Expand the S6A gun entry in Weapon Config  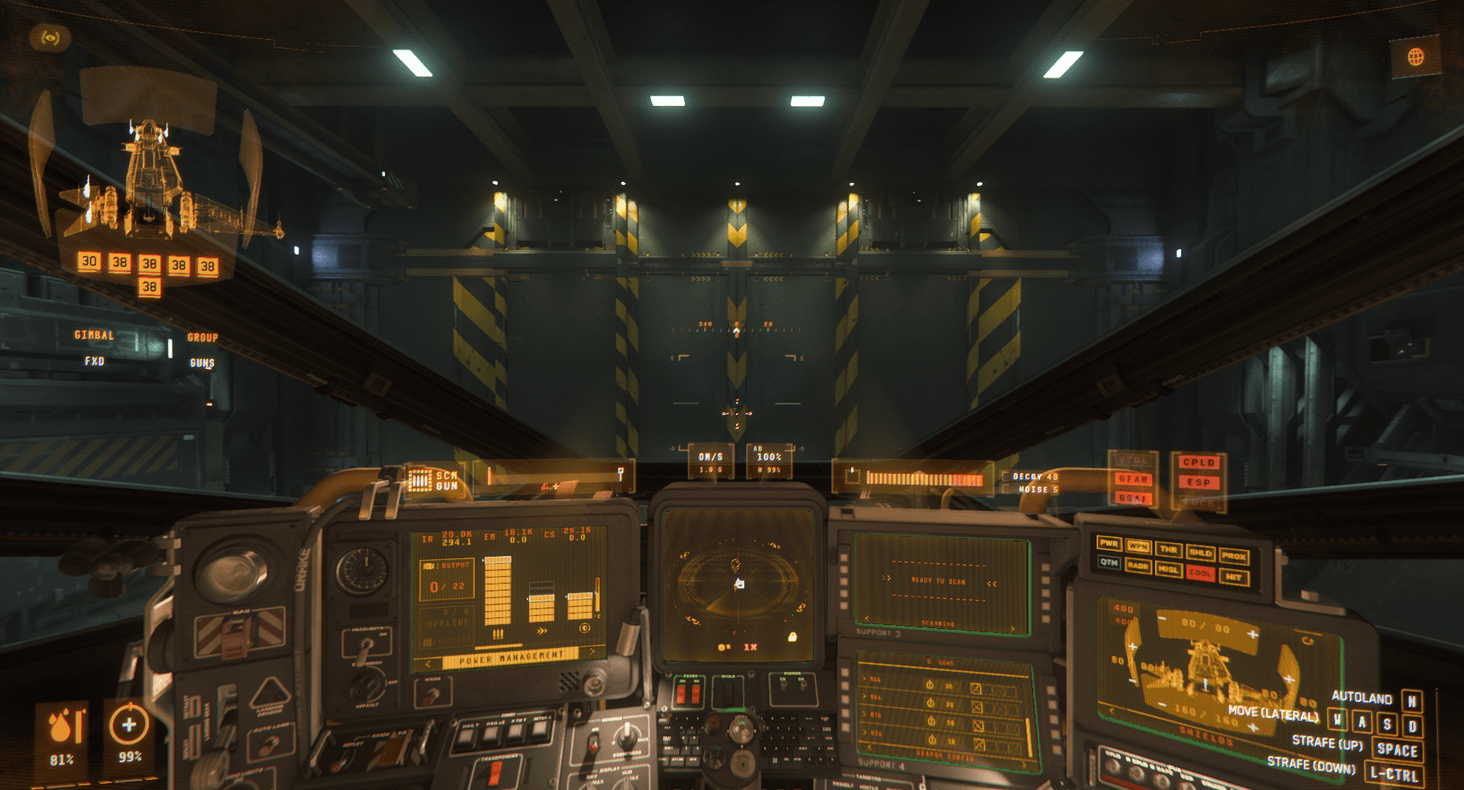click(x=866, y=677)
